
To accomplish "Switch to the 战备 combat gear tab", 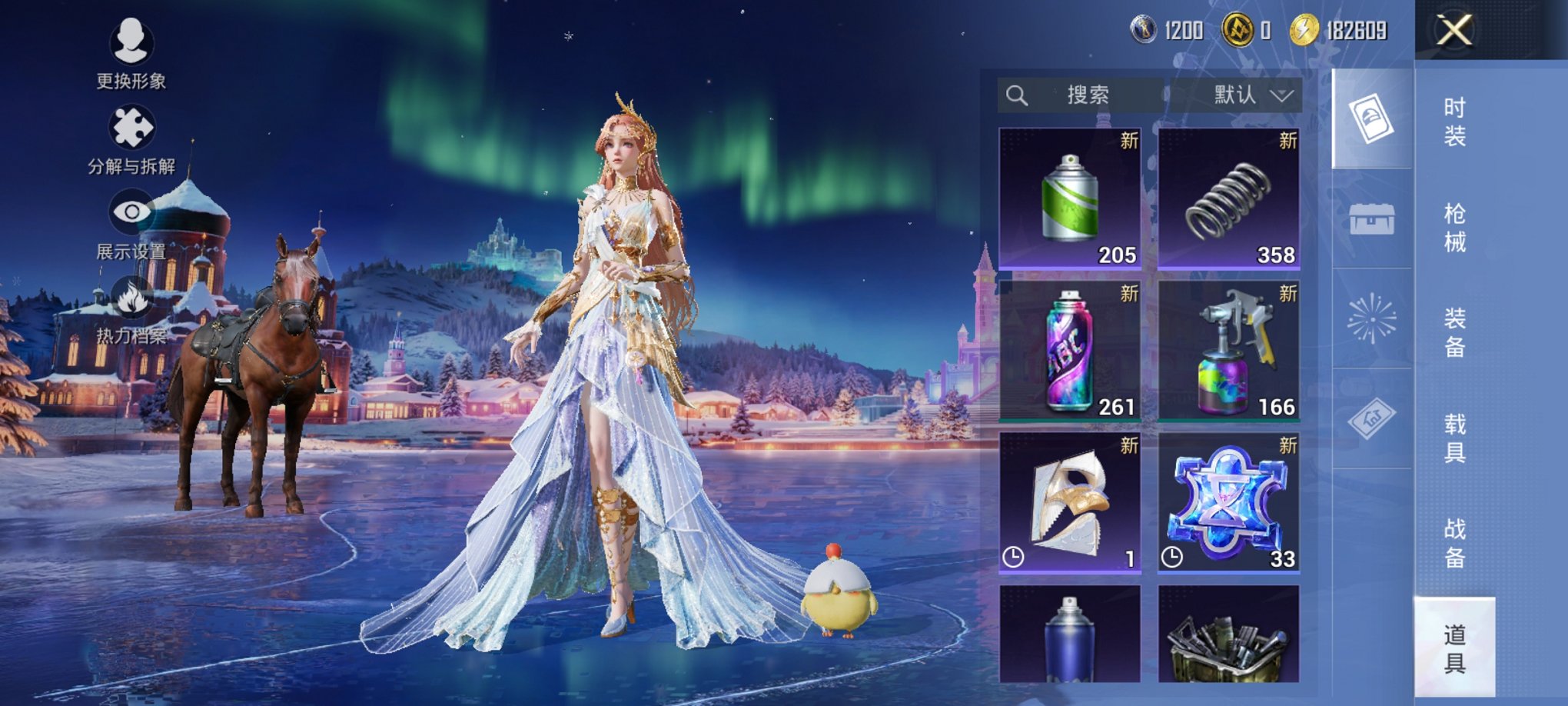I will (1454, 543).
